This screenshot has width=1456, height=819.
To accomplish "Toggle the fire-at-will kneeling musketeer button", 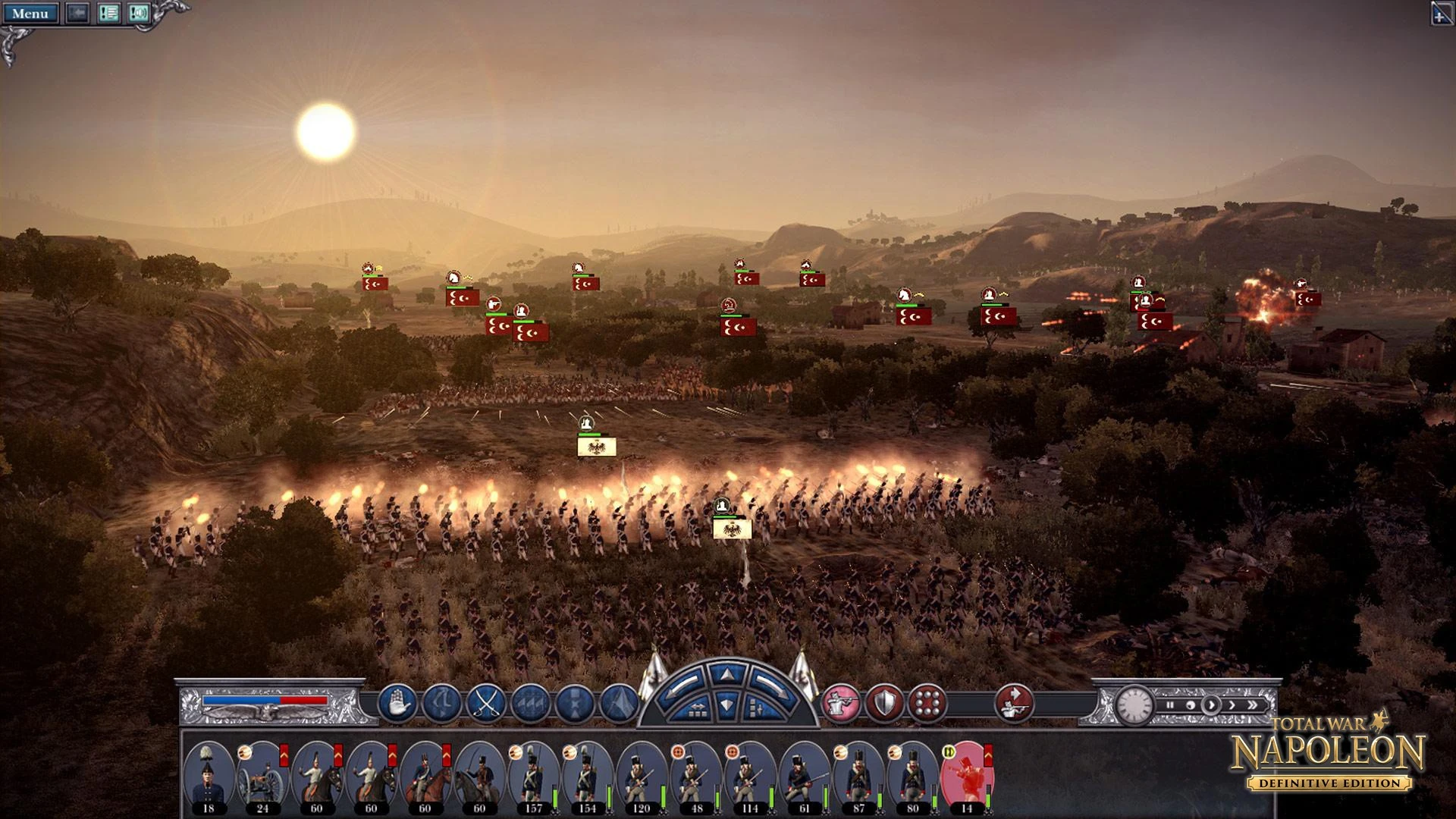I will [841, 702].
